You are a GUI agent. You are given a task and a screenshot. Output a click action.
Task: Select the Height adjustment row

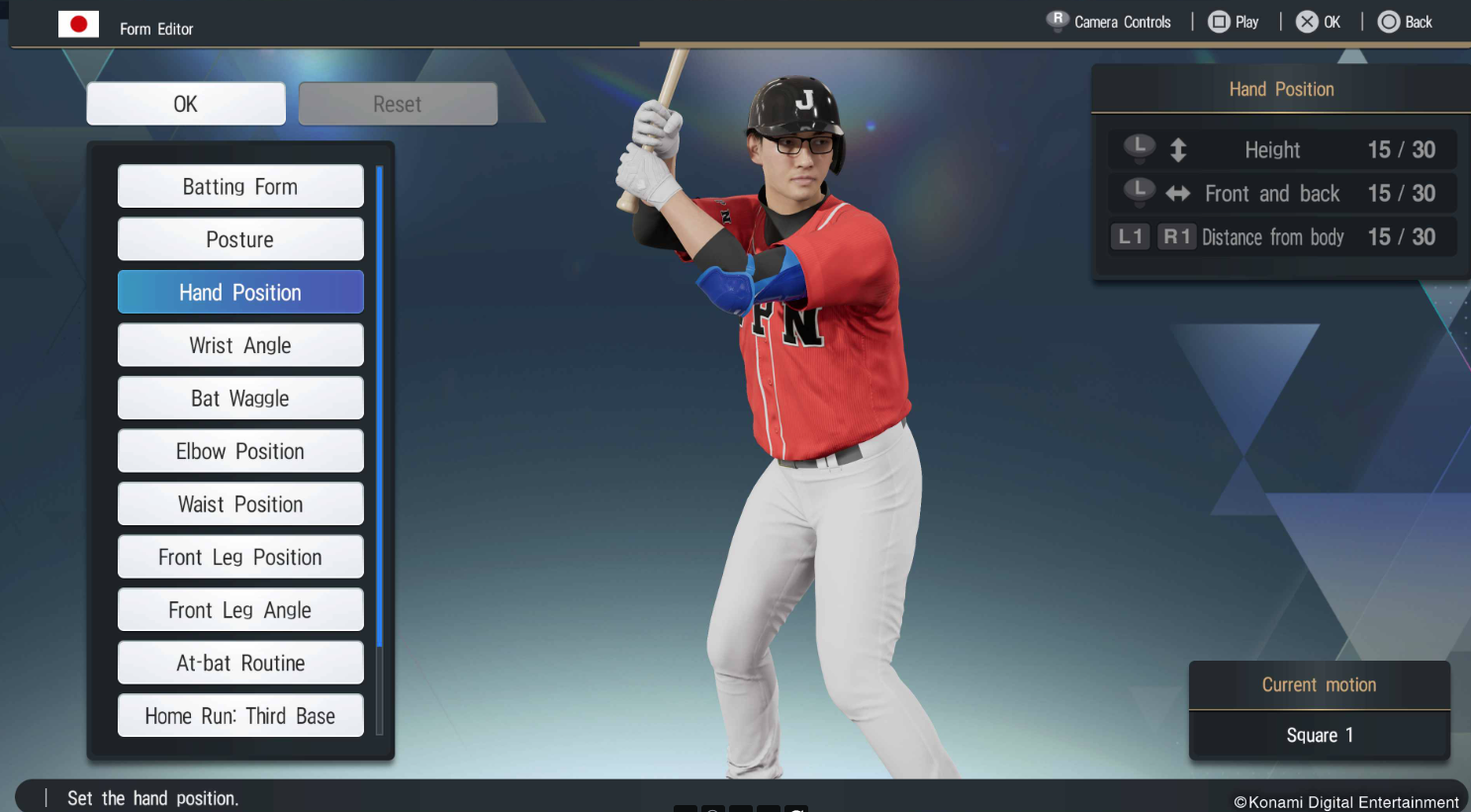(1281, 150)
